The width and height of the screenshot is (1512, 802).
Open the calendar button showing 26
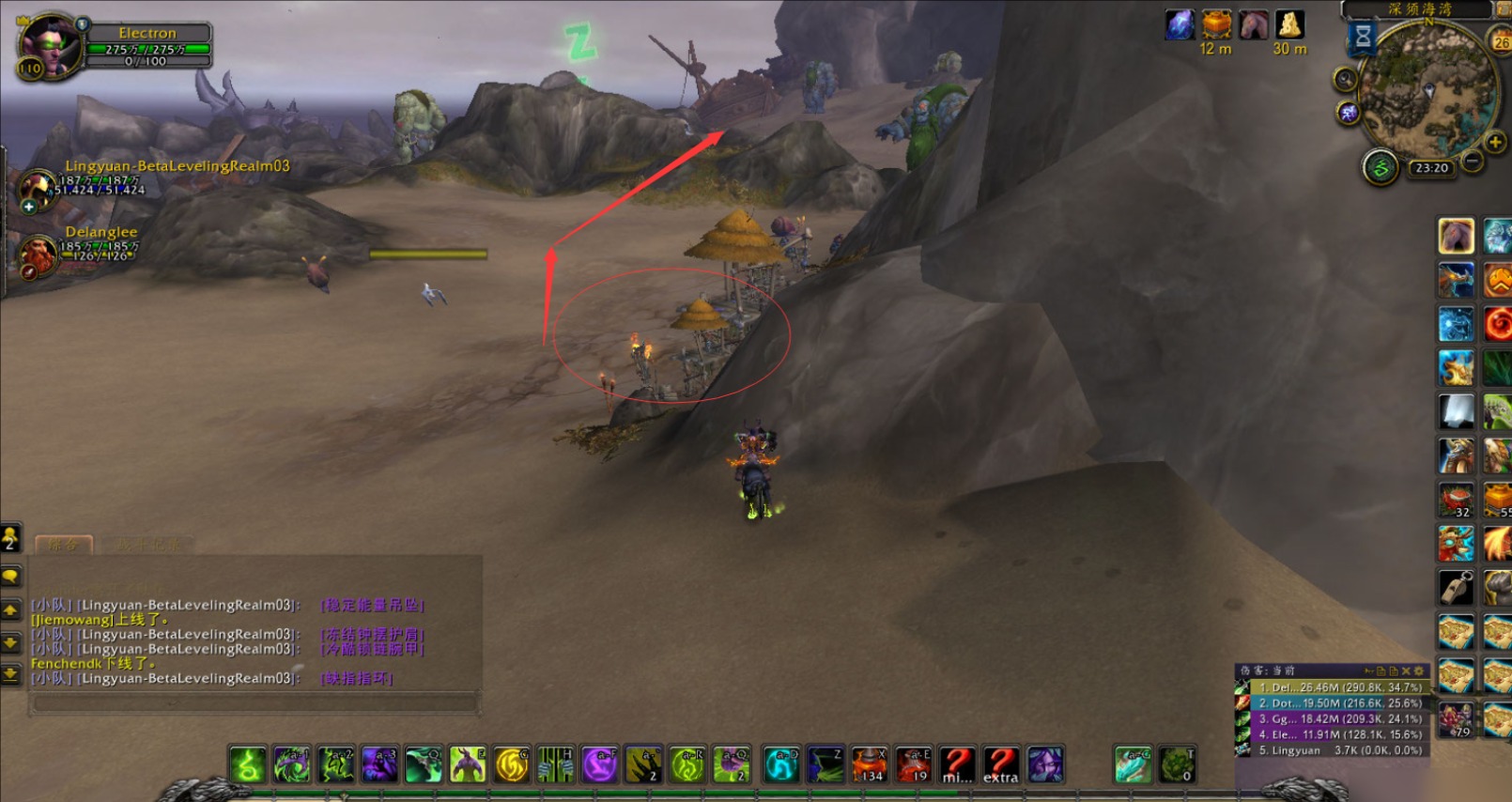1501,41
